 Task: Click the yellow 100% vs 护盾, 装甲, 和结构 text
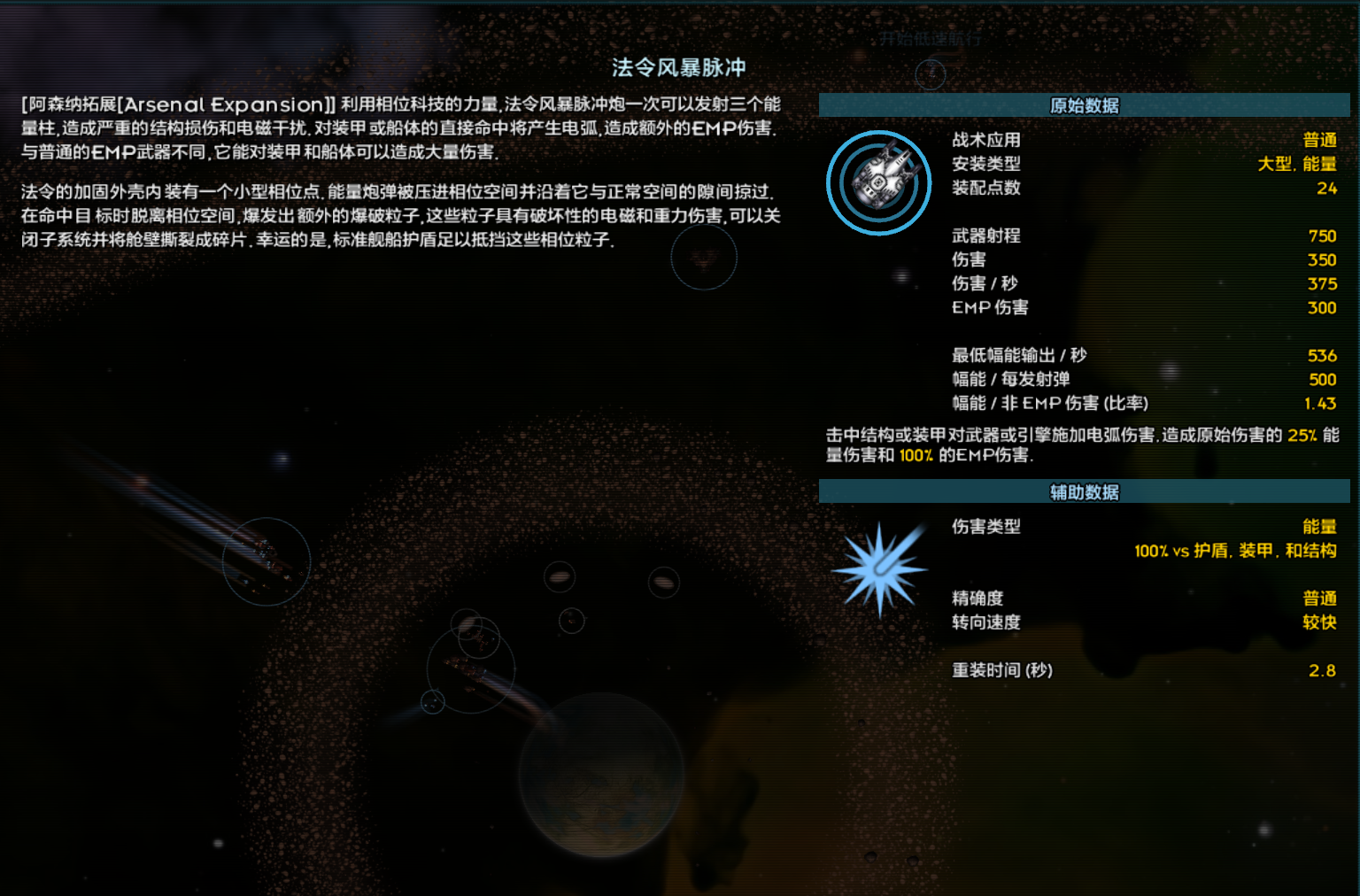(x=1236, y=551)
